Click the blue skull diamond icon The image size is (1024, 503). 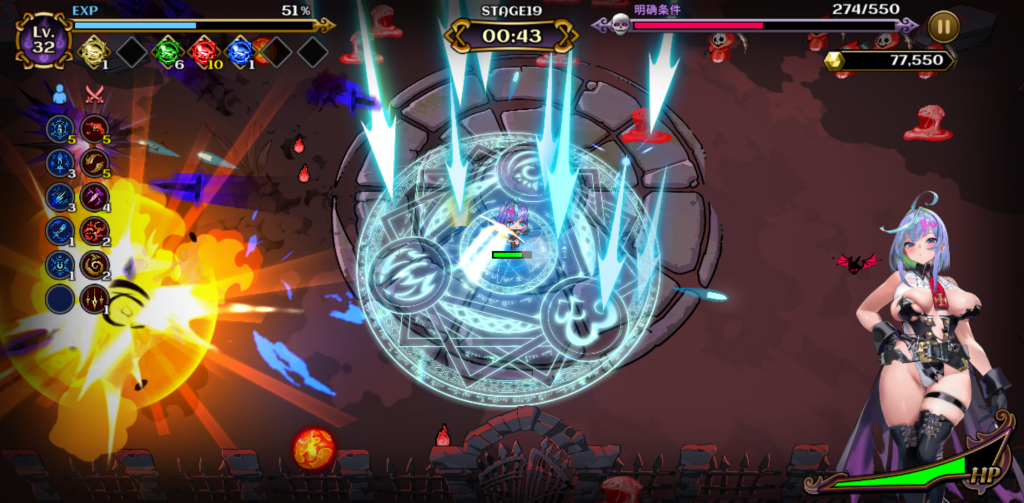[x=240, y=51]
